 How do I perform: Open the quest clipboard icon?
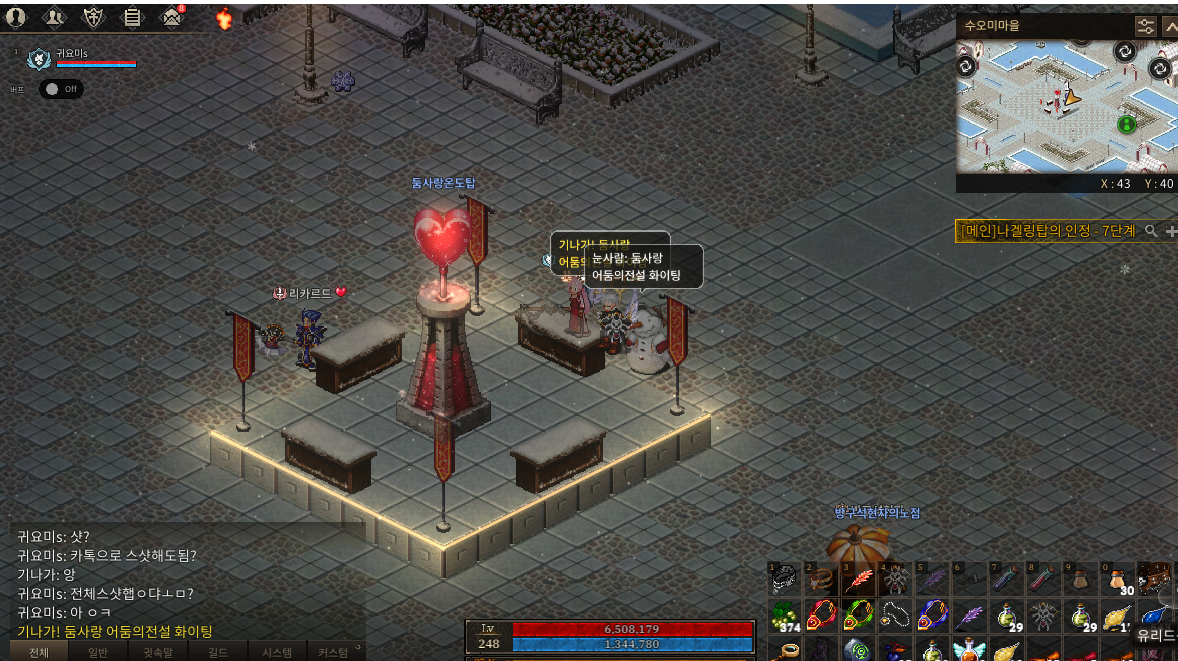point(132,17)
